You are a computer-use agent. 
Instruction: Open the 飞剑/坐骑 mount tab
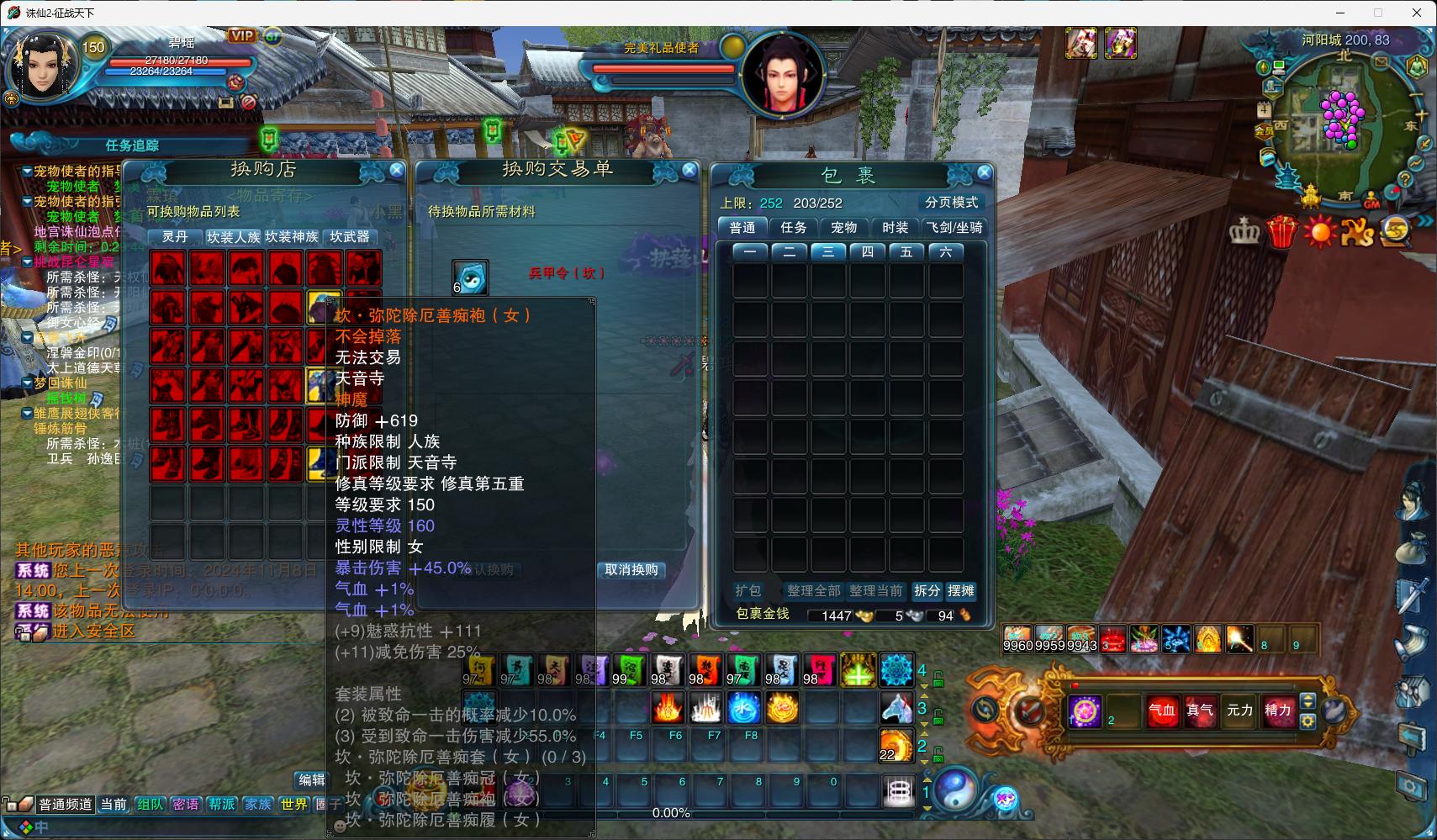point(954,227)
